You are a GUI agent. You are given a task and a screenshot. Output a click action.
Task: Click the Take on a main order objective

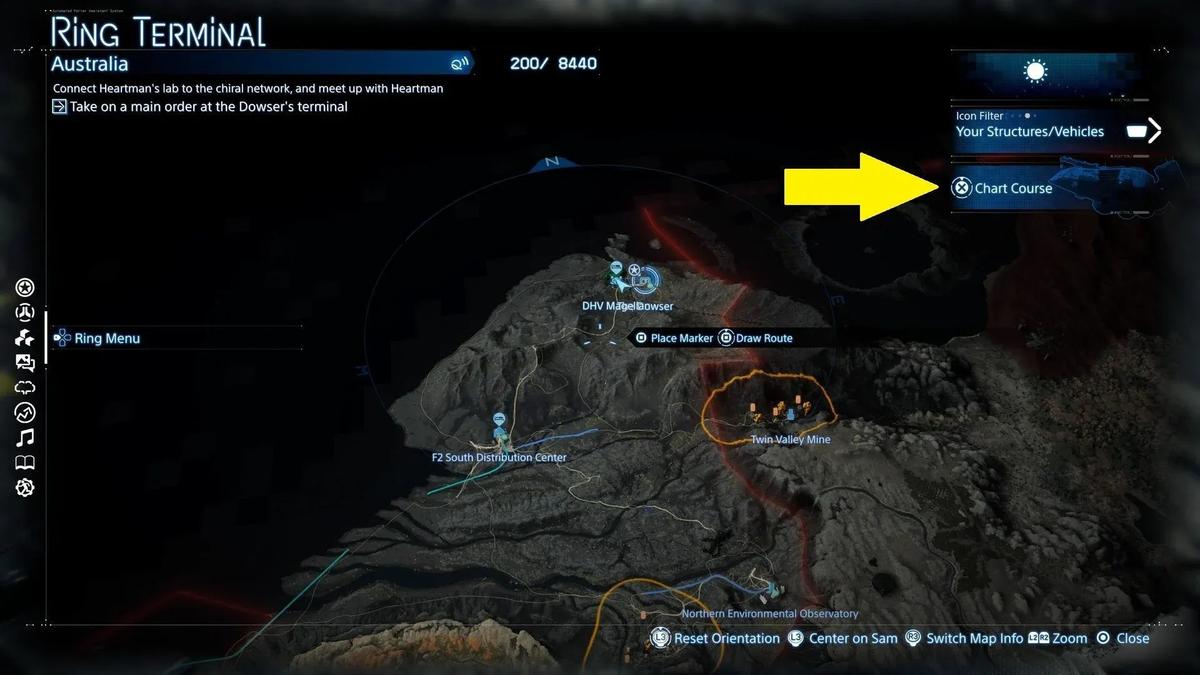[x=209, y=106]
